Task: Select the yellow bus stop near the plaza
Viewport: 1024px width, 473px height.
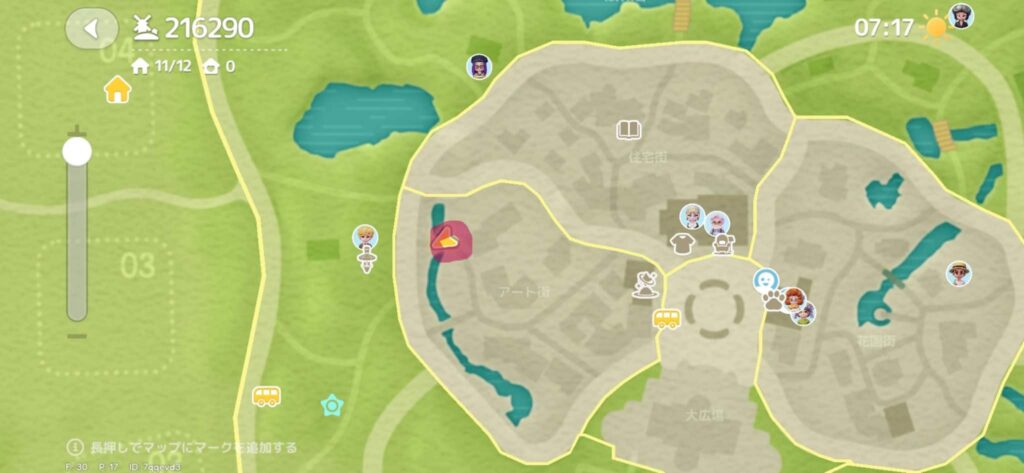Action: pyautogui.click(x=667, y=319)
